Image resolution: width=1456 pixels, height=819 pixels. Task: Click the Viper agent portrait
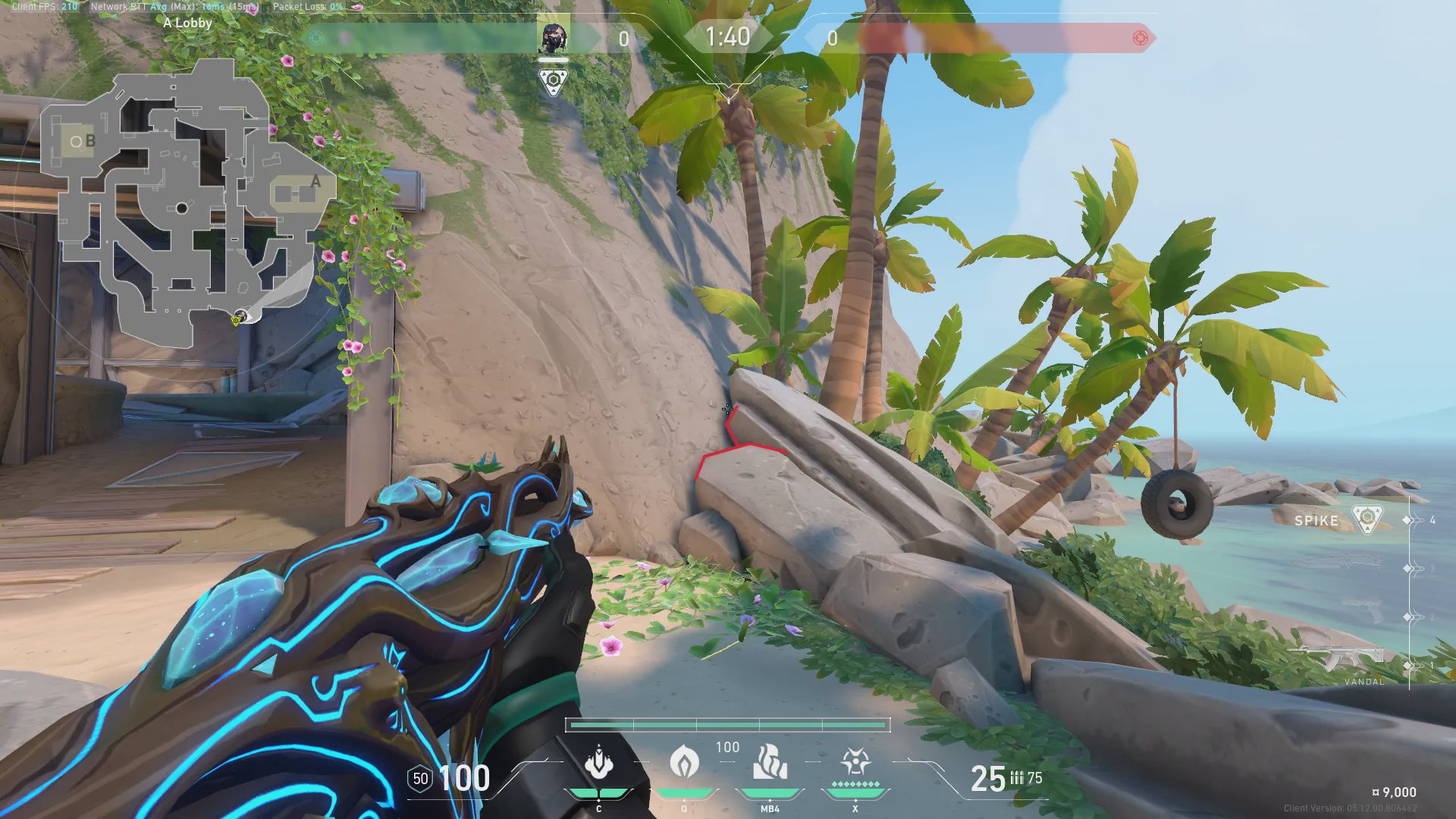(553, 39)
